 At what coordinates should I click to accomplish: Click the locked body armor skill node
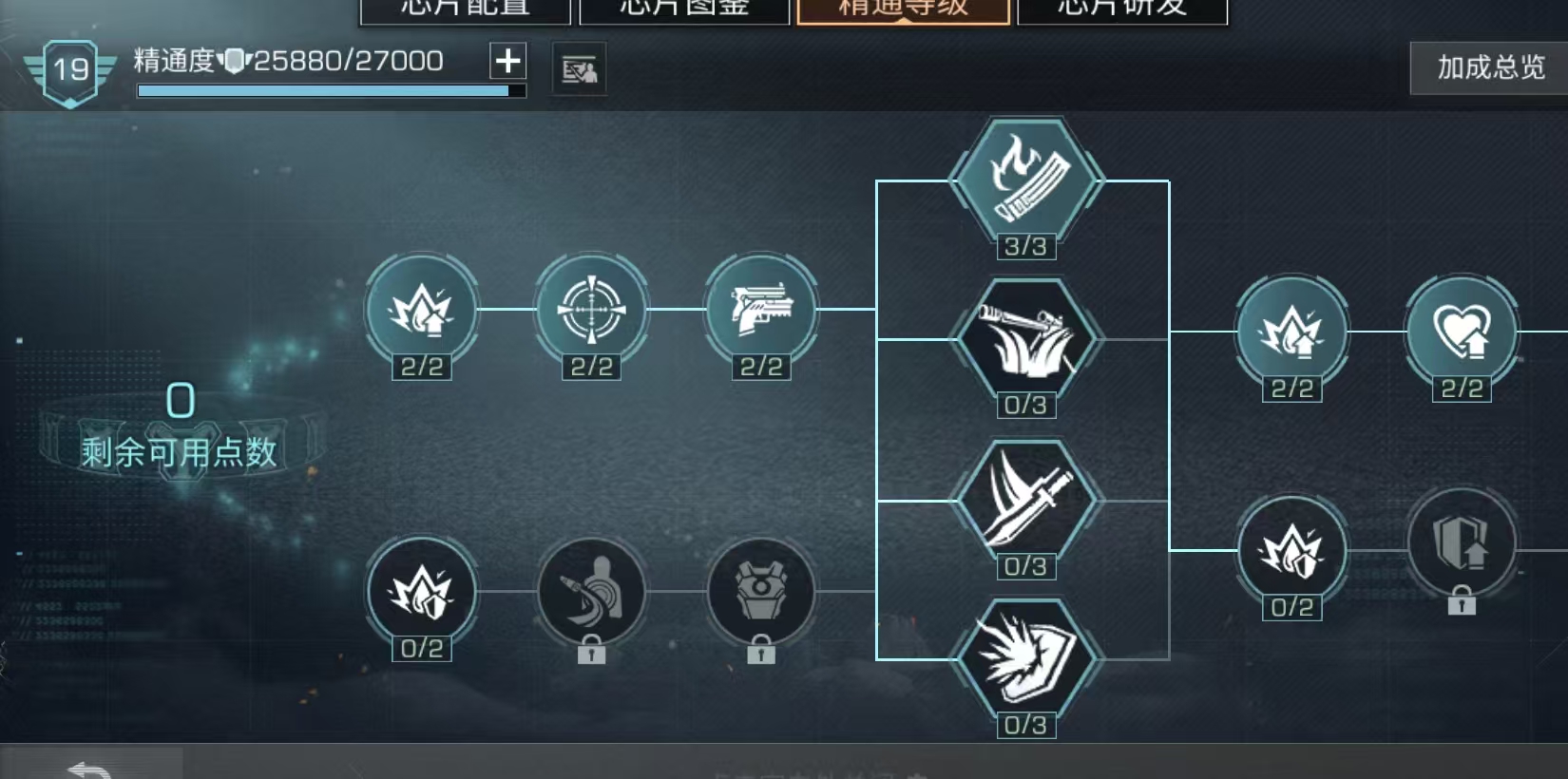pos(760,591)
